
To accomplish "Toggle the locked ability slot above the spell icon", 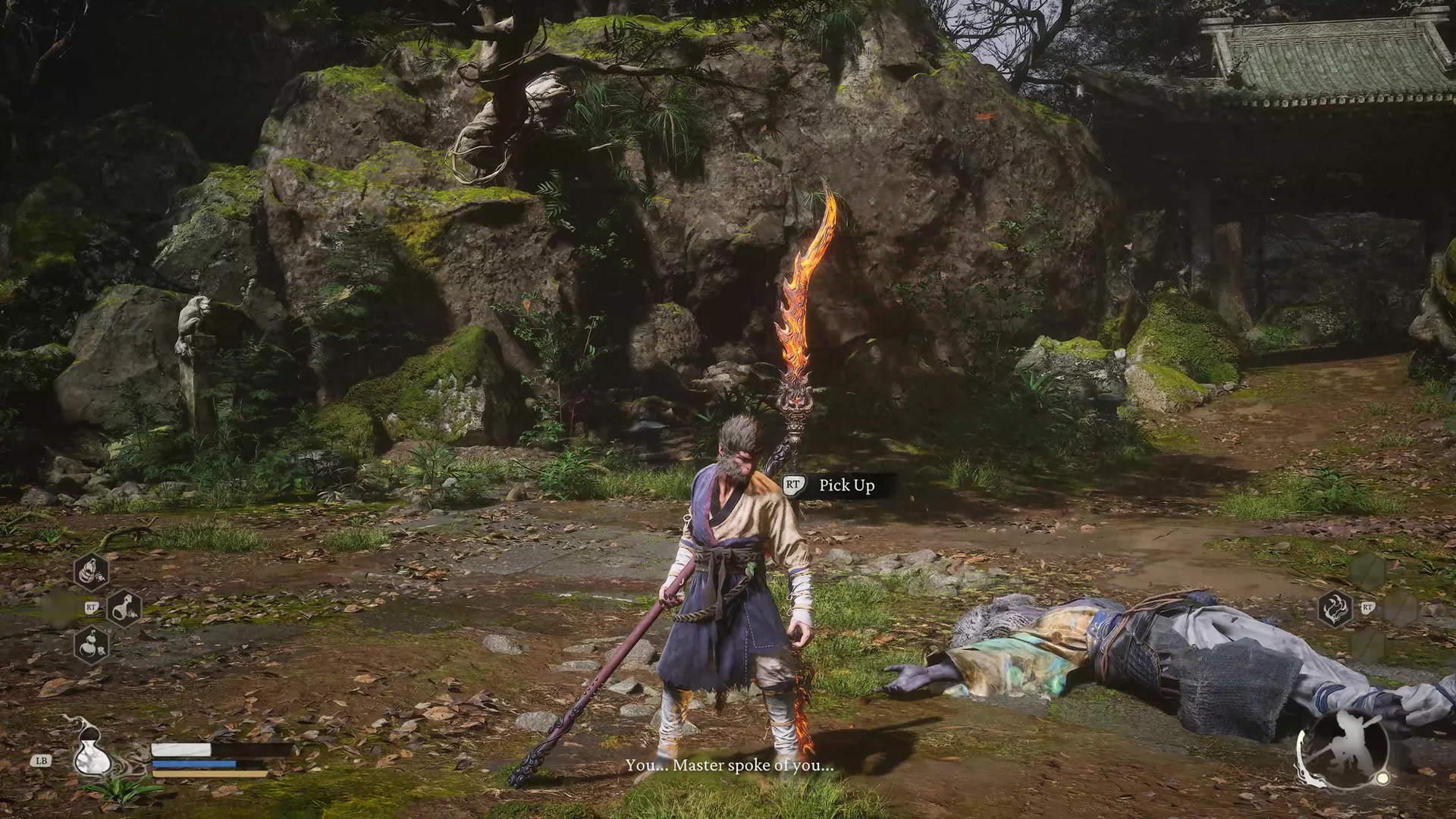I will tap(1369, 569).
